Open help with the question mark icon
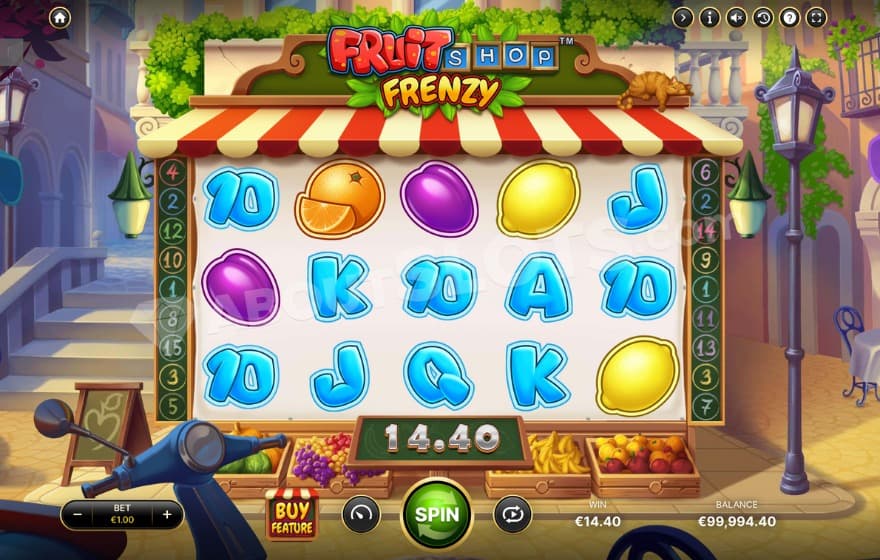880x560 pixels. coord(789,17)
